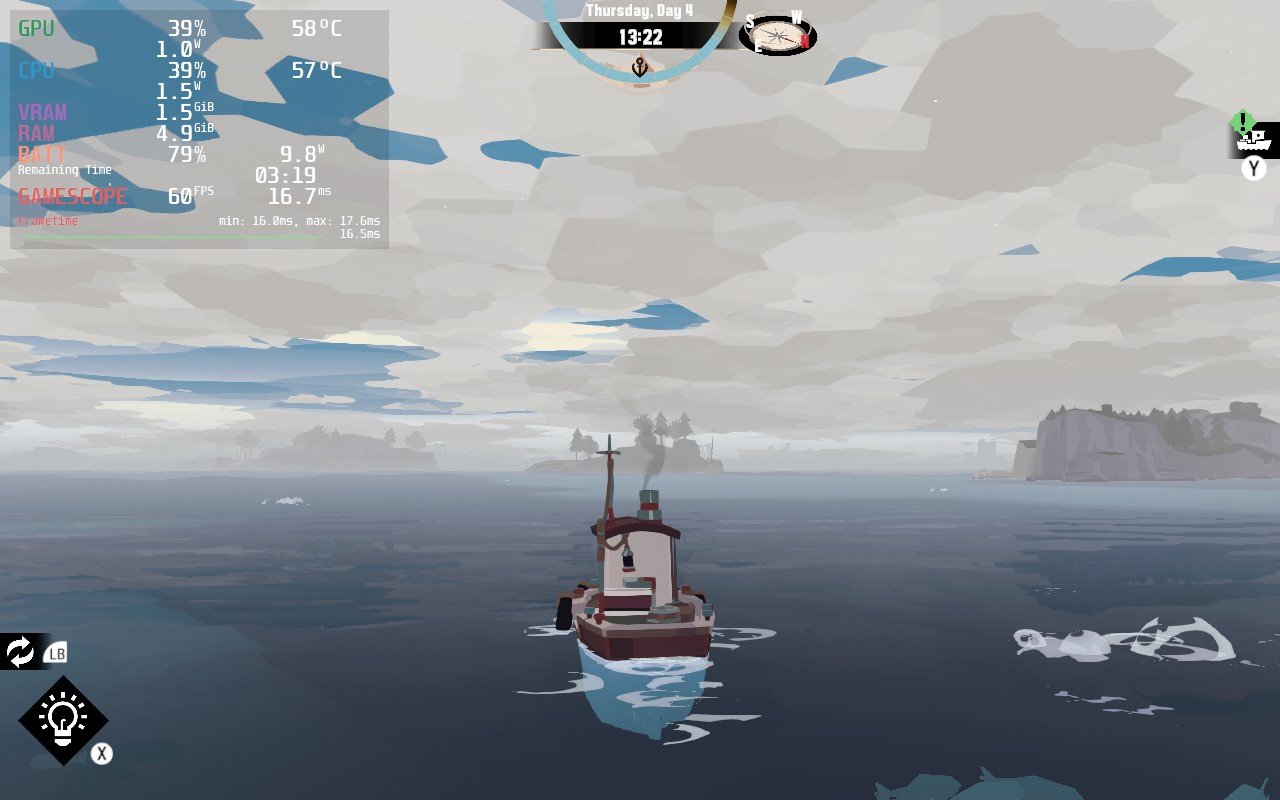Screen dimensions: 1280x800
Task: Select the anchor icon under the clock
Action: (x=640, y=67)
